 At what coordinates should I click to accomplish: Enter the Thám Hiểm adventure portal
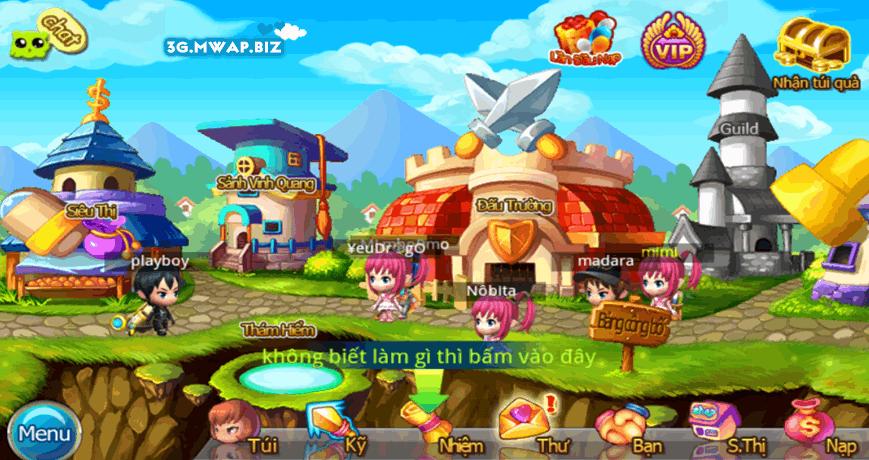[278, 375]
